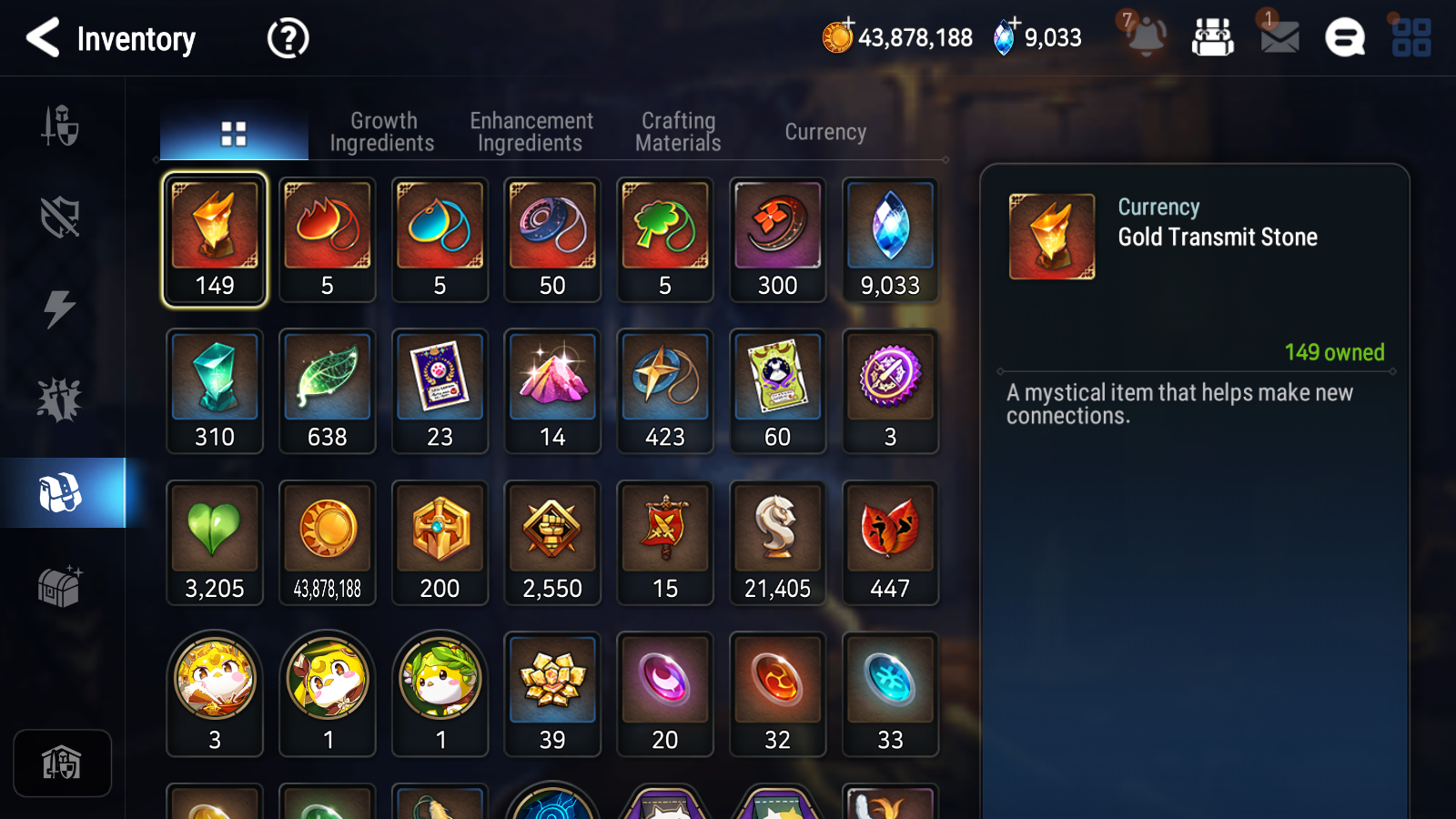Switch to the Crafting Materials tab

pos(677,131)
